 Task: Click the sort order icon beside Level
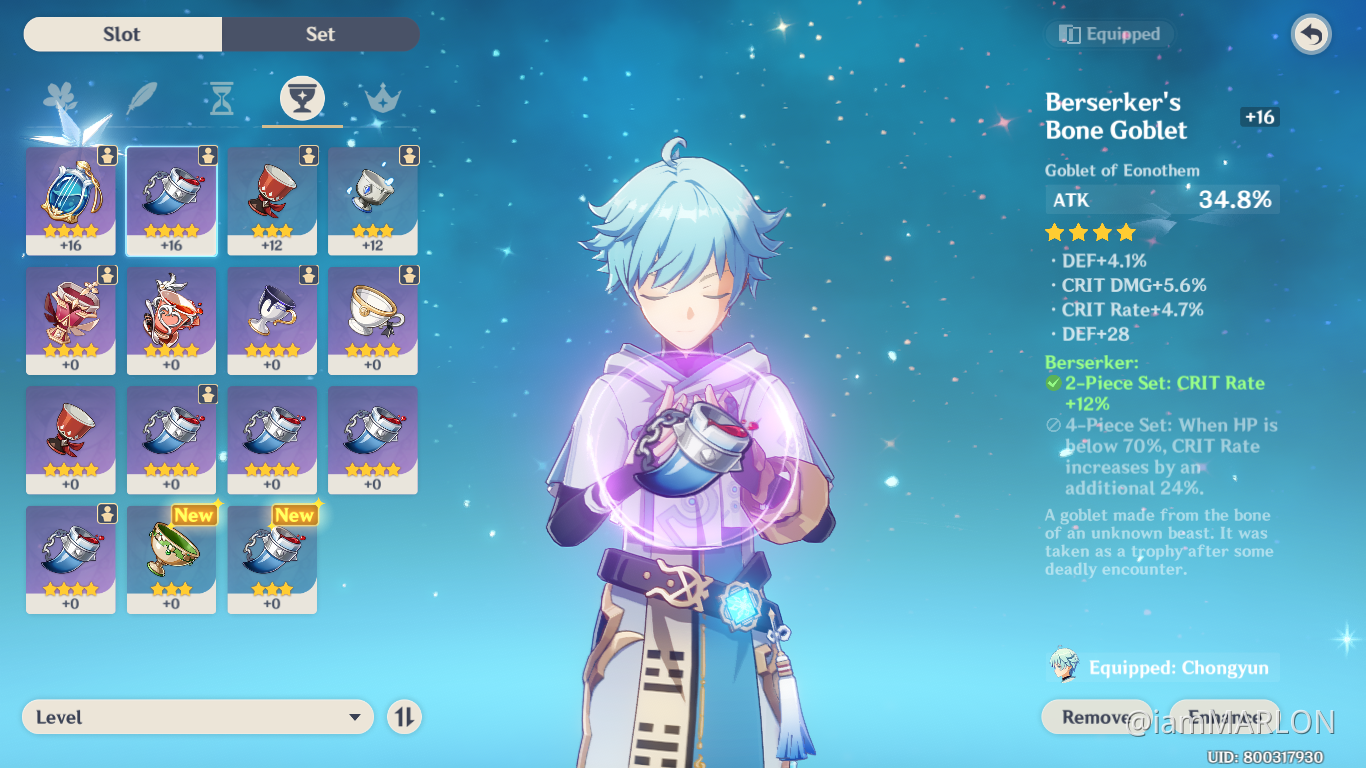[404, 716]
